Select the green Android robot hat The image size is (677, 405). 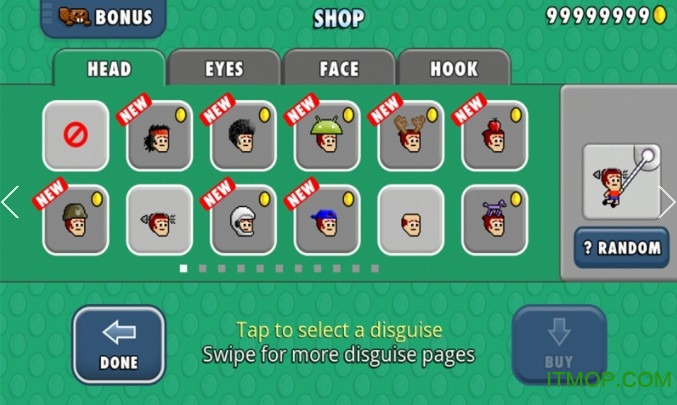pyautogui.click(x=327, y=135)
